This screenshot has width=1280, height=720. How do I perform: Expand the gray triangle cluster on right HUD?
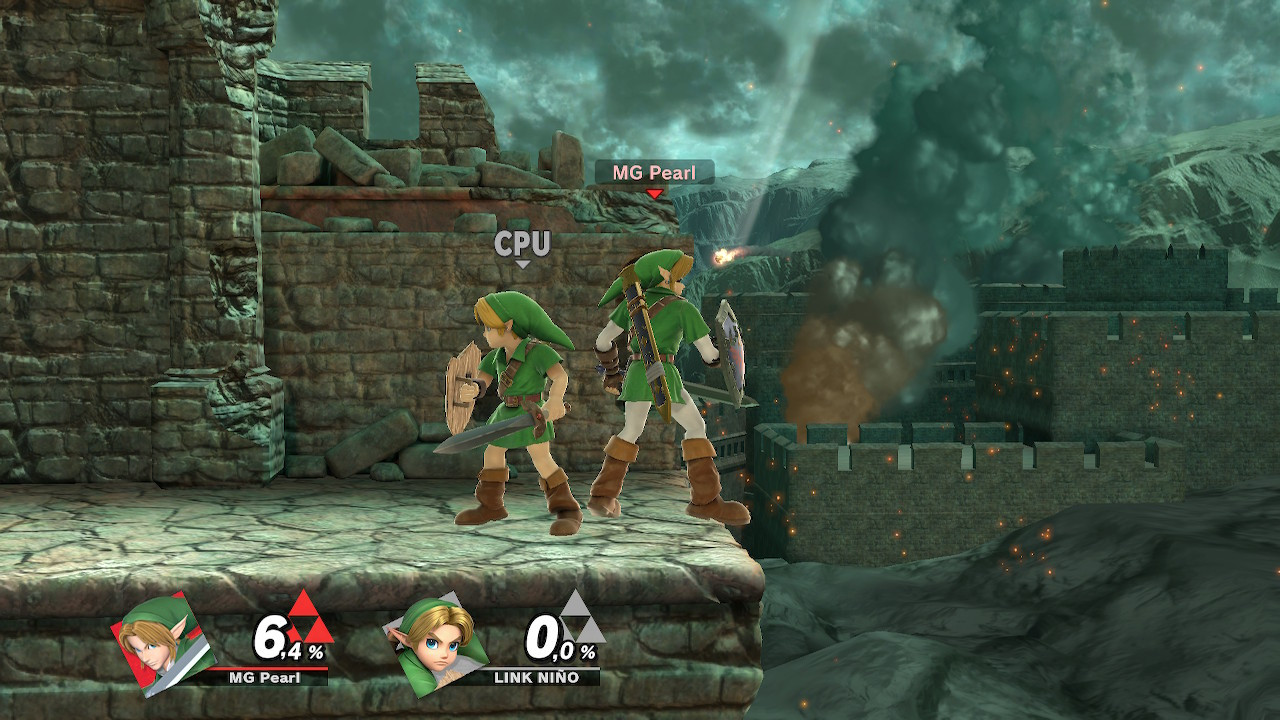point(578,622)
